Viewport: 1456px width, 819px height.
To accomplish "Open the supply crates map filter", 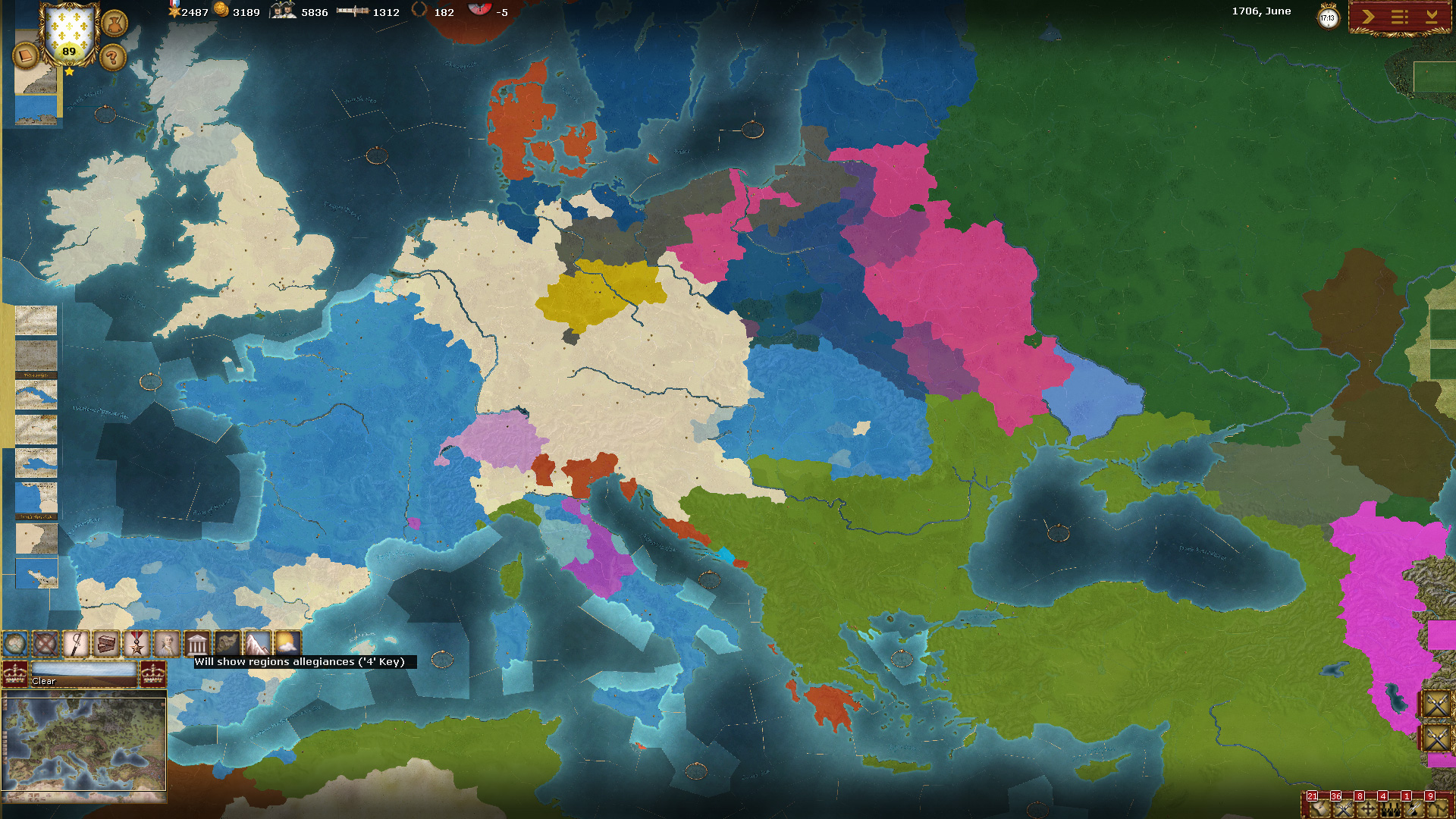I will tap(105, 644).
